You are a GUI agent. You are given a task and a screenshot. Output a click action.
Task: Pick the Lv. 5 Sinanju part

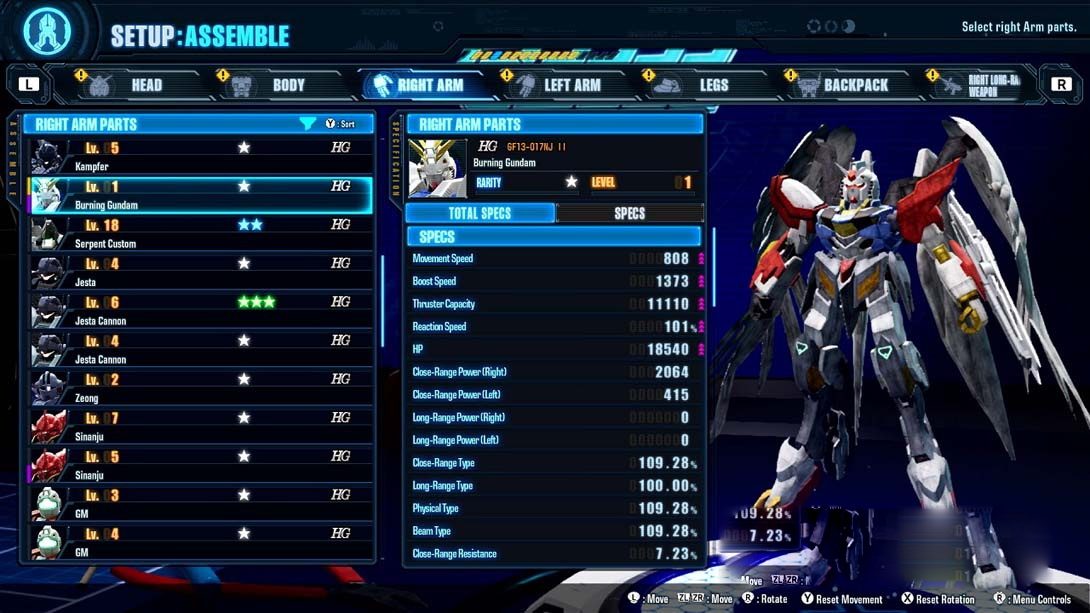[x=200, y=465]
